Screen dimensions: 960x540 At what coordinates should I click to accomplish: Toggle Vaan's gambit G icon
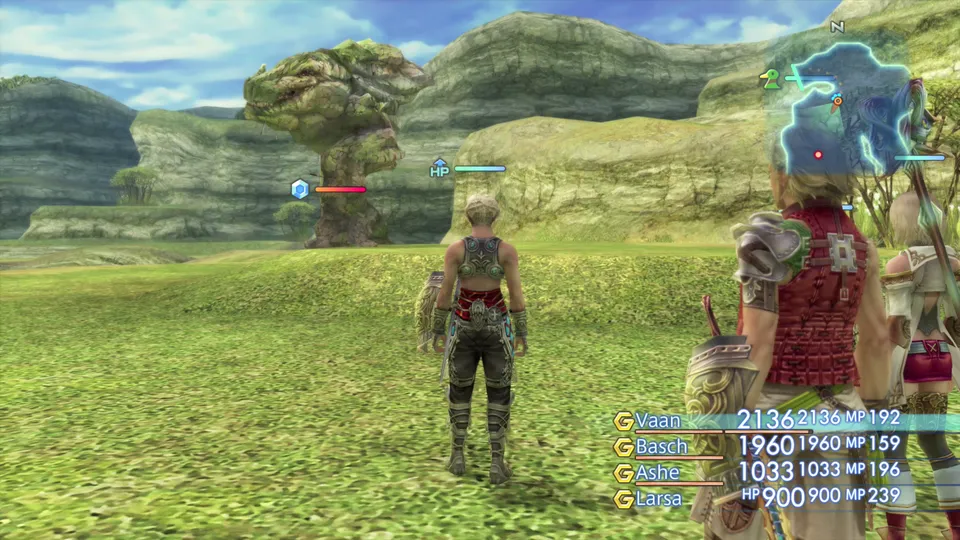pos(624,421)
